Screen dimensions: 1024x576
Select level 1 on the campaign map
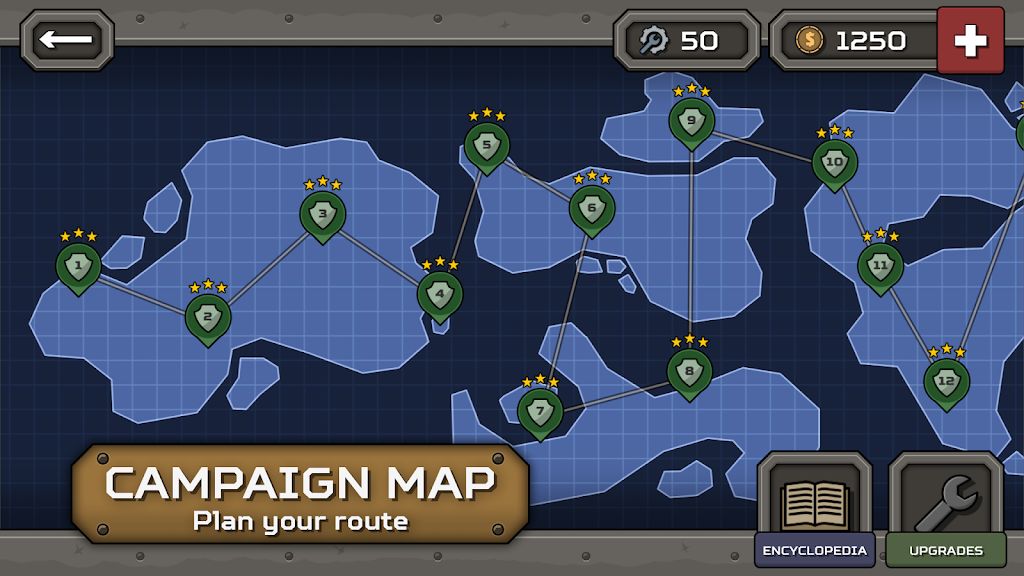click(x=77, y=266)
